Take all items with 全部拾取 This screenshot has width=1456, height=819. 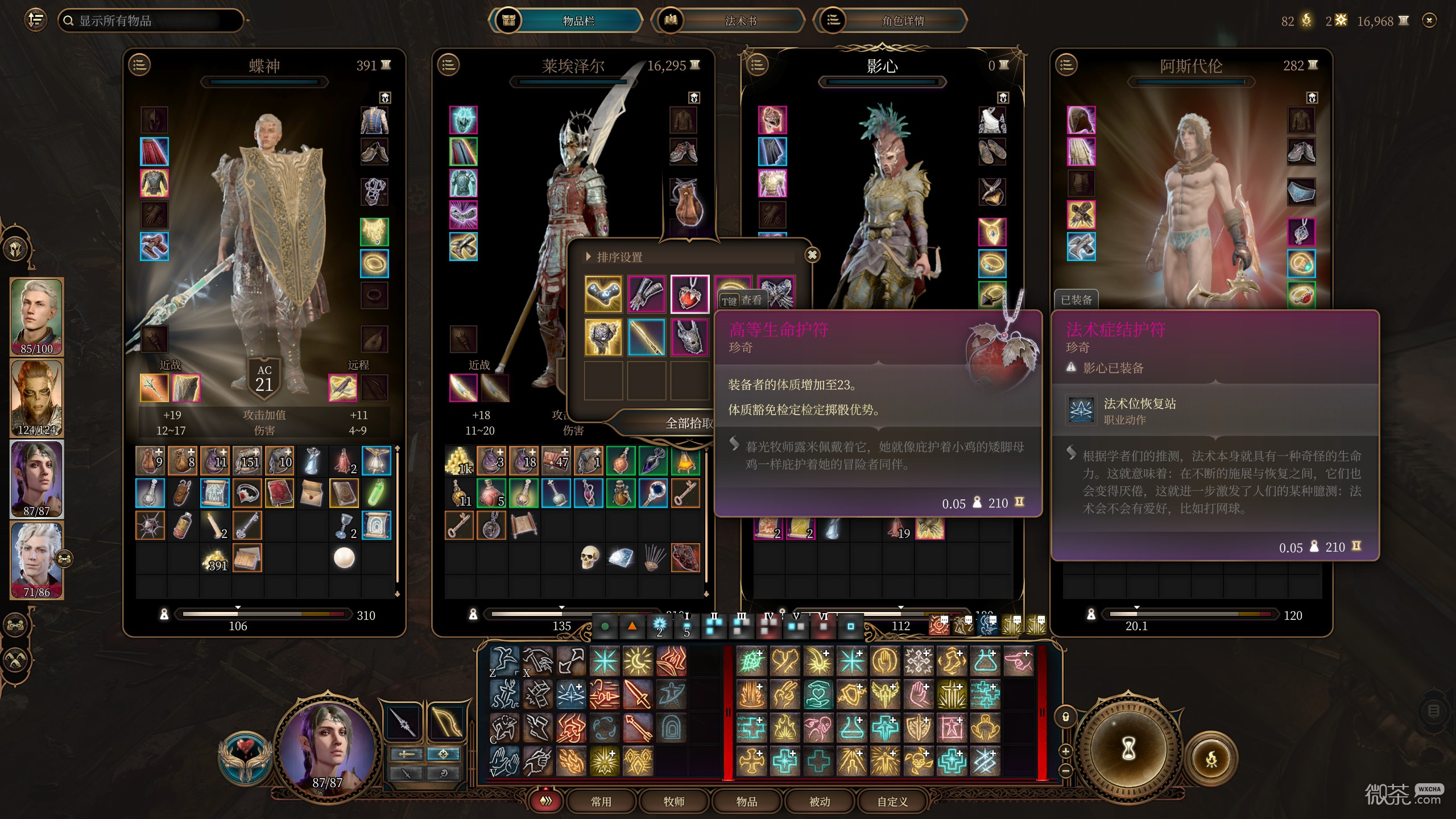[688, 423]
